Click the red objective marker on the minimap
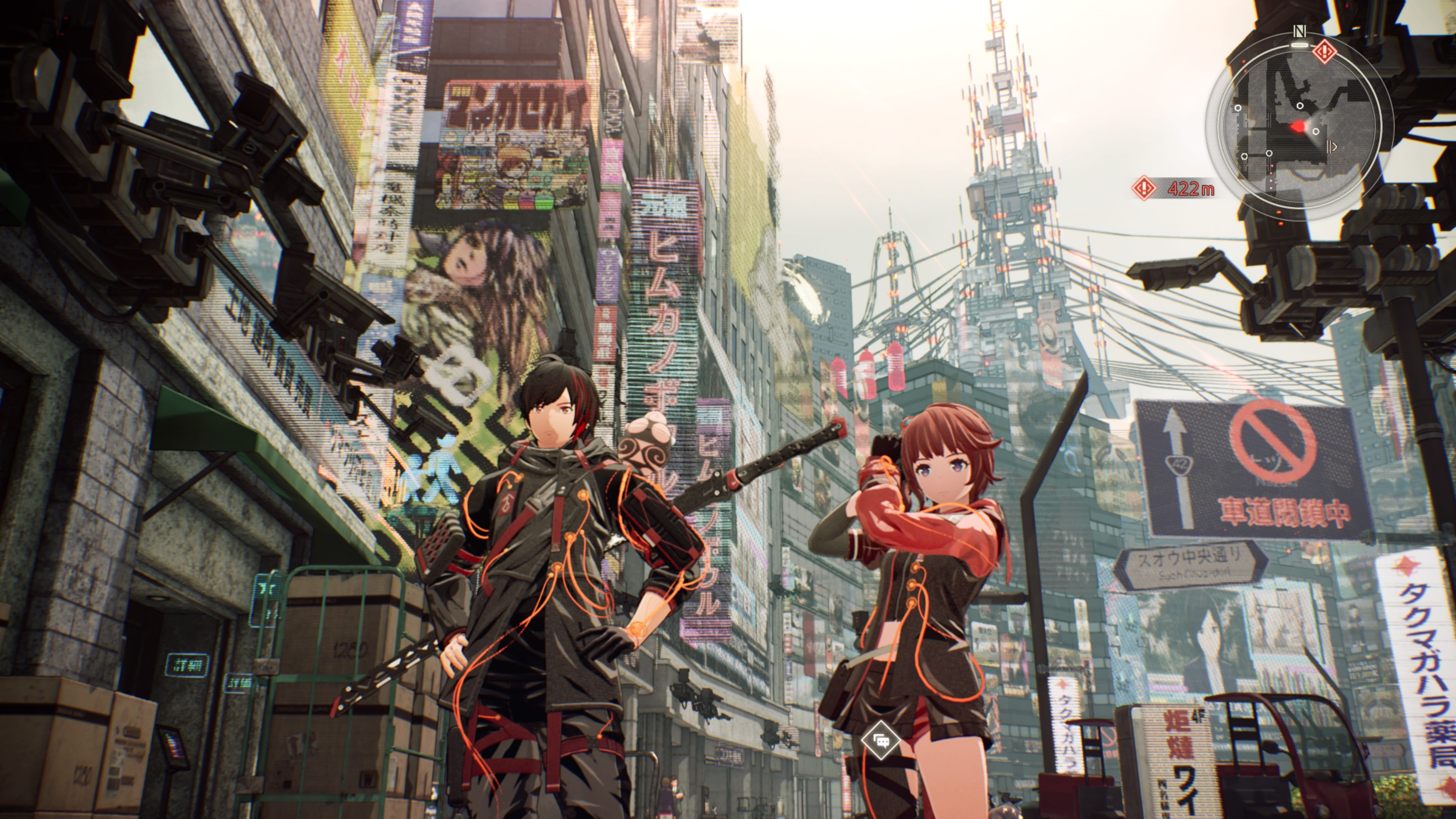Image resolution: width=1456 pixels, height=819 pixels. tap(1324, 52)
